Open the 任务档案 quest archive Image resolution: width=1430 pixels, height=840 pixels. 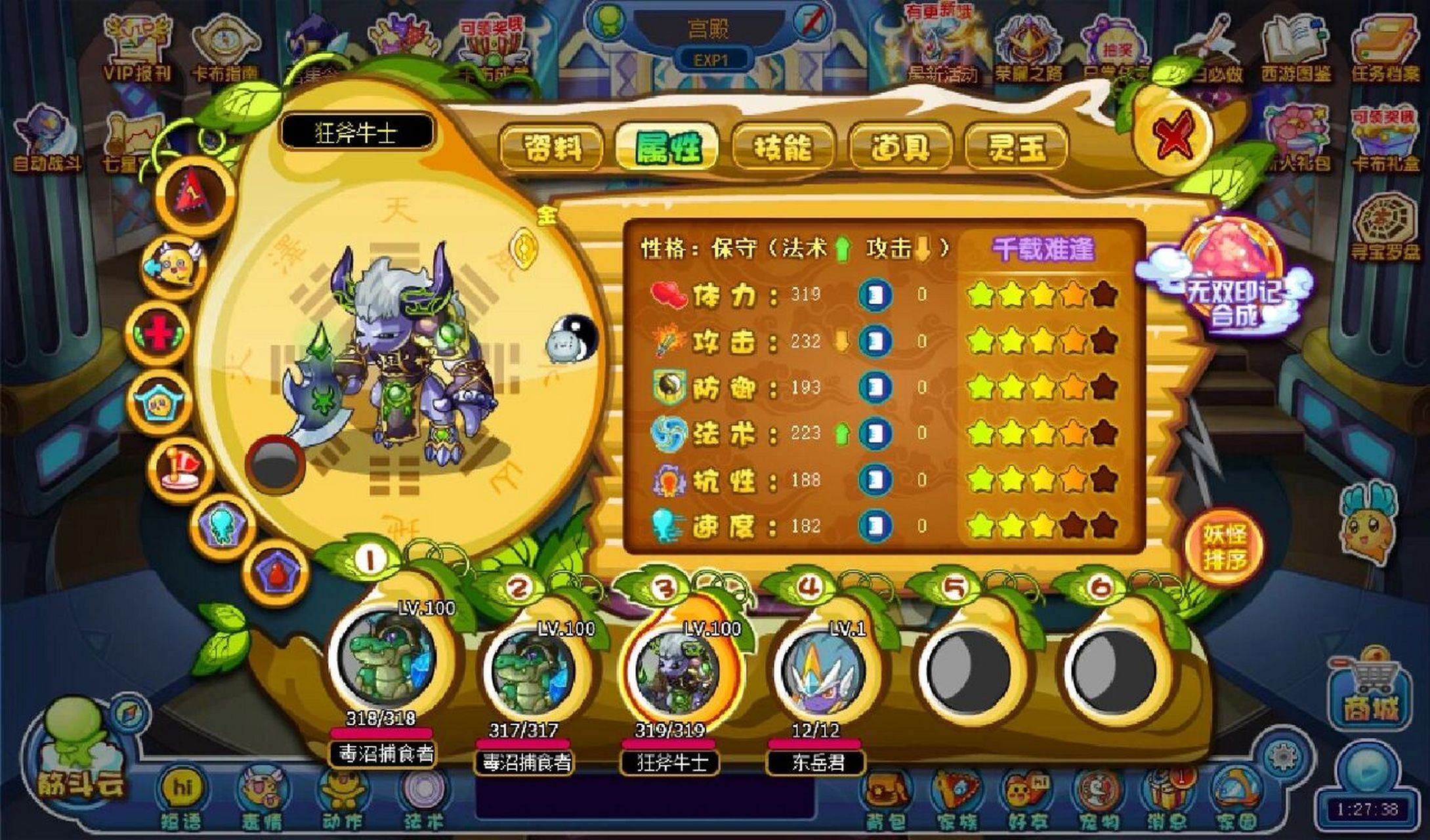click(1385, 49)
